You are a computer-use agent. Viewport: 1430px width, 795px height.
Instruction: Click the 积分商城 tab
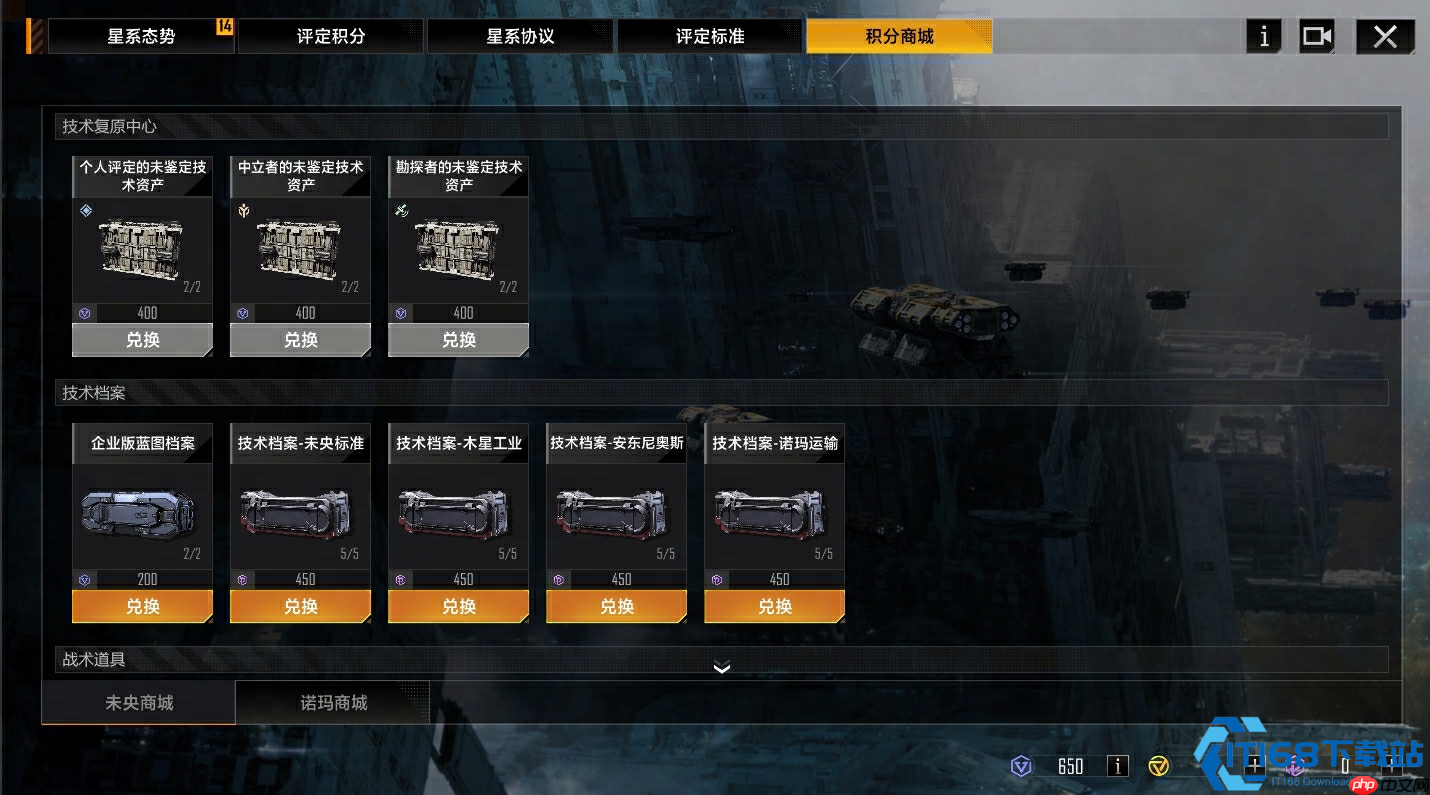899,37
